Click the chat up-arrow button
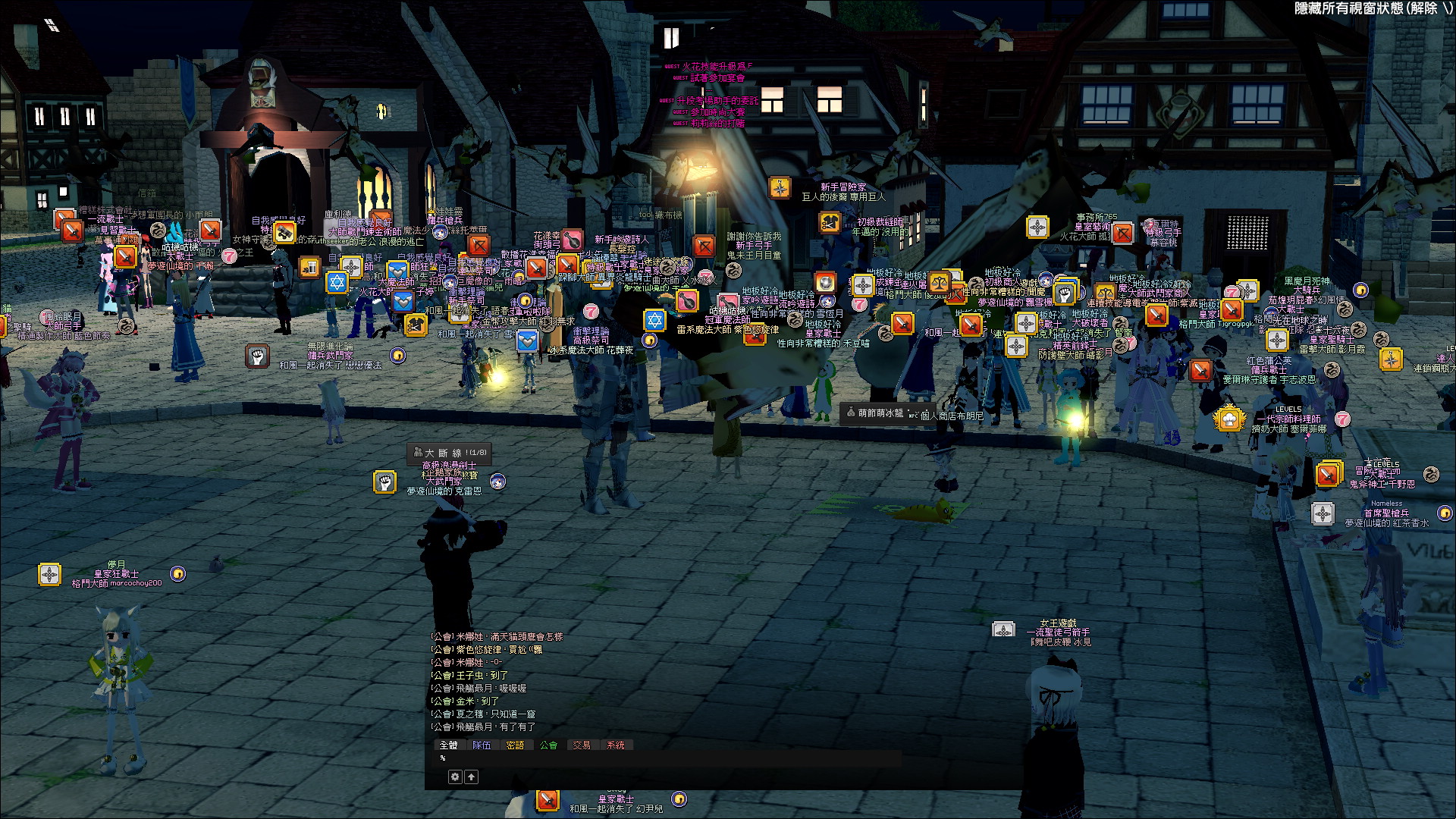The image size is (1456, 819). click(472, 777)
